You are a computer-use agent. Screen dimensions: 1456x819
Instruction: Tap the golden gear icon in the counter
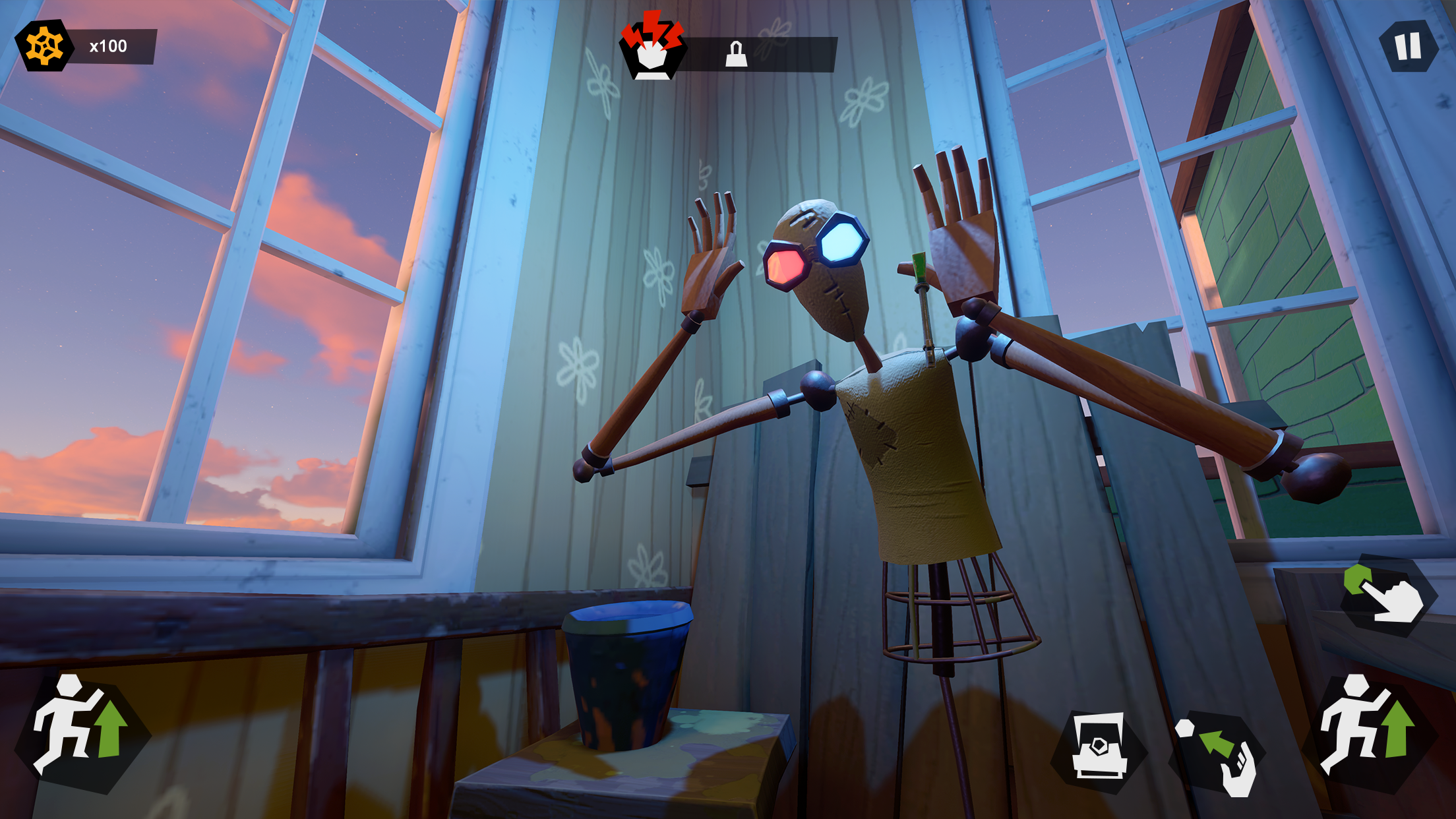tap(45, 44)
